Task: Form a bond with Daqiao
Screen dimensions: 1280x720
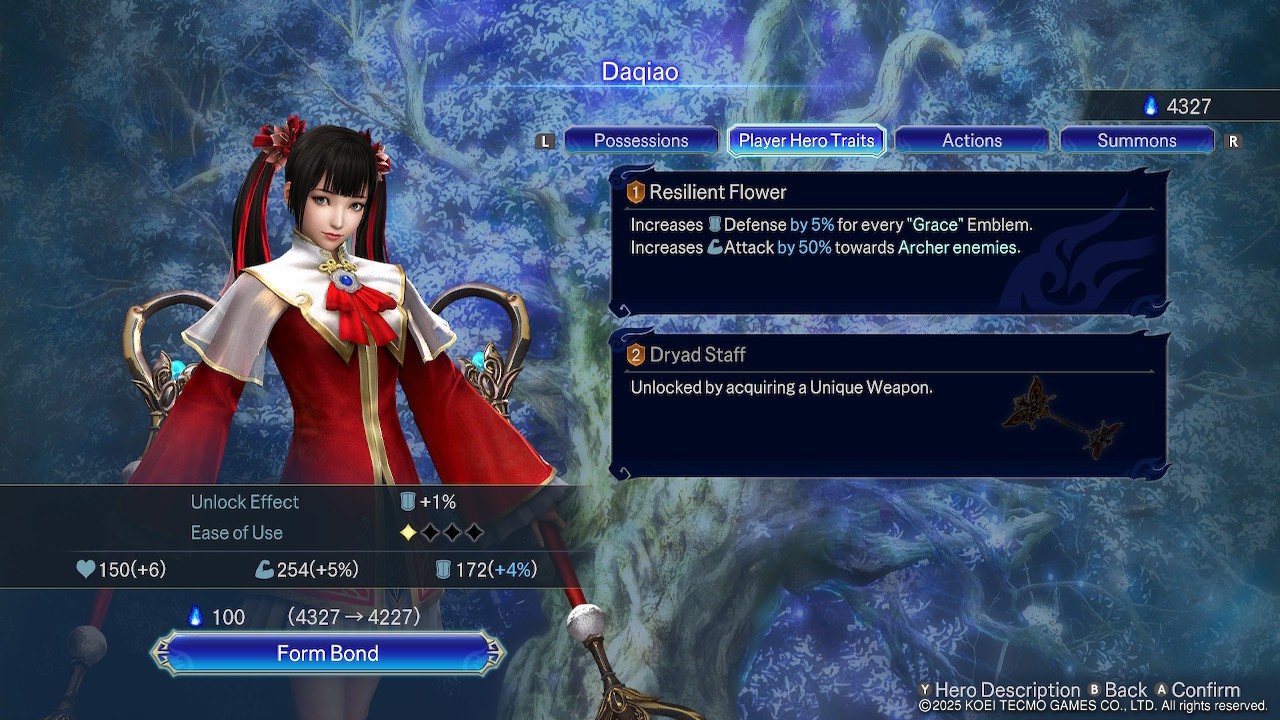Action: [x=328, y=653]
